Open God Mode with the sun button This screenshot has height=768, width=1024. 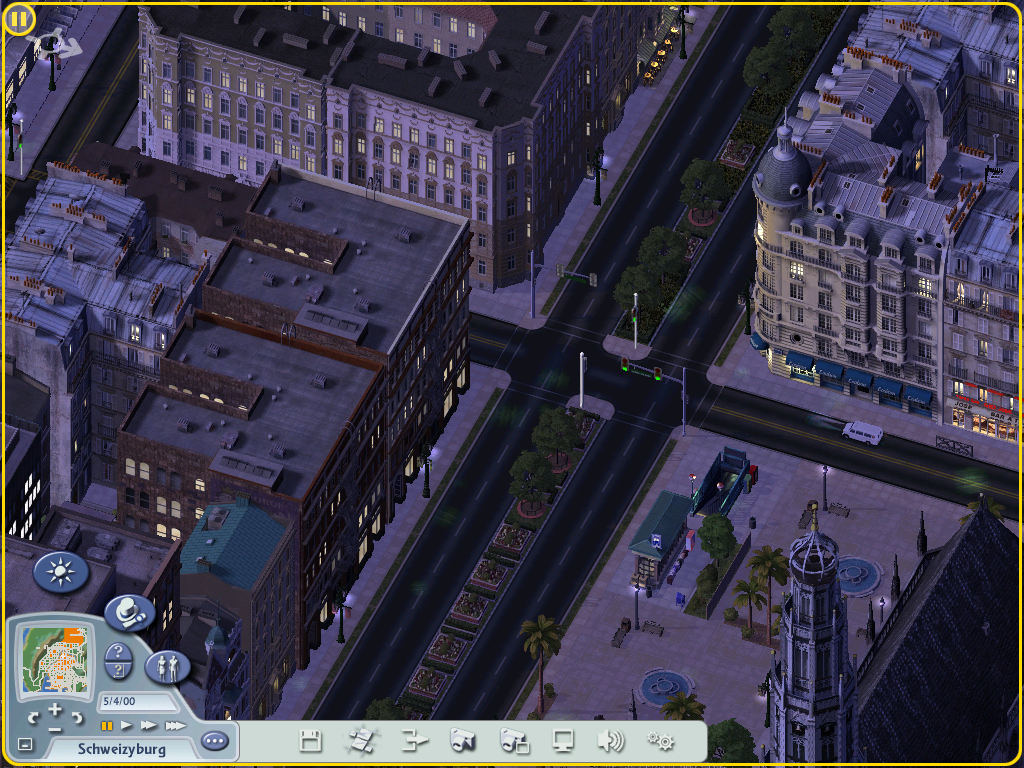tap(61, 573)
